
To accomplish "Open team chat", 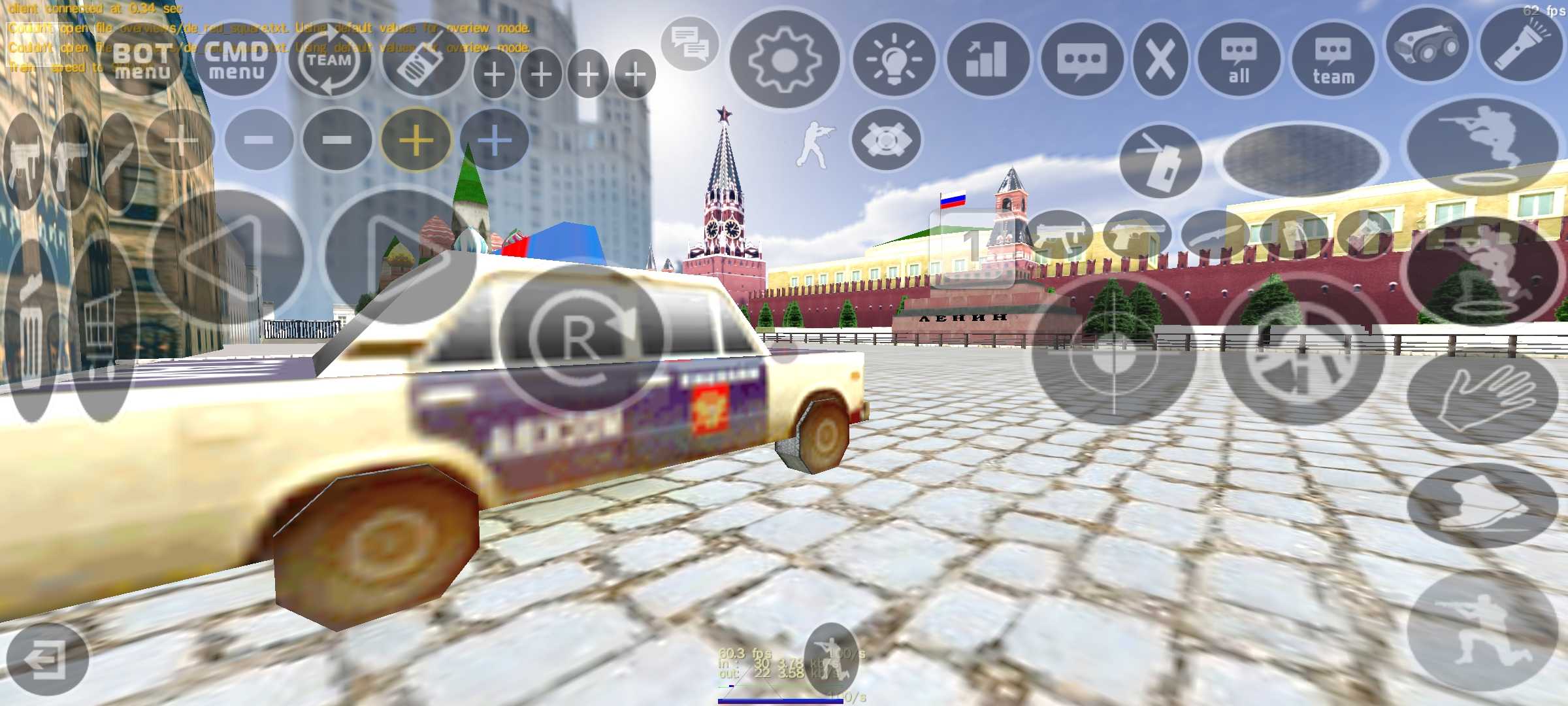I will (1333, 60).
